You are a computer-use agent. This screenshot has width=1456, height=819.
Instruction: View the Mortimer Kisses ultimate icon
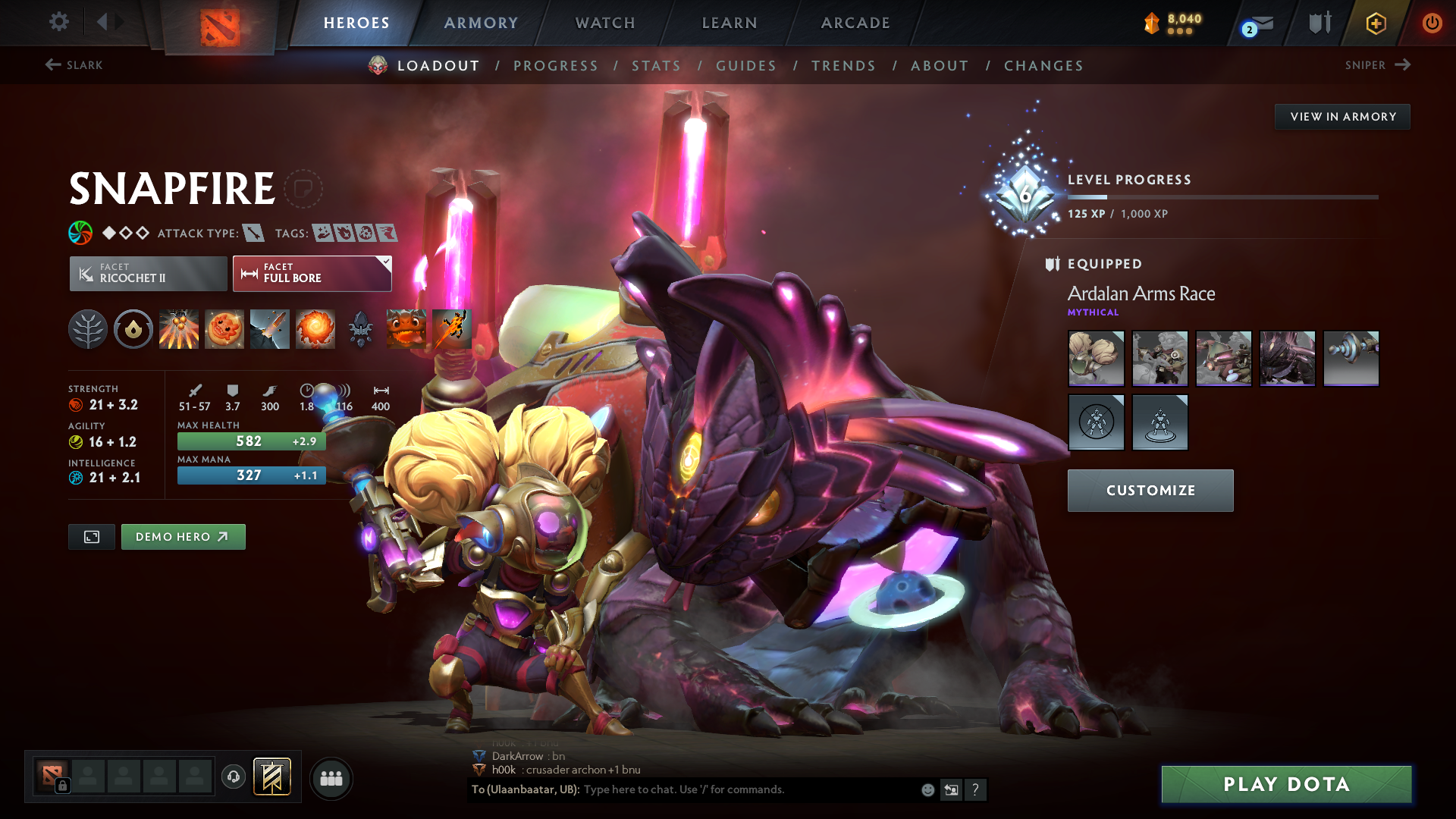click(315, 328)
